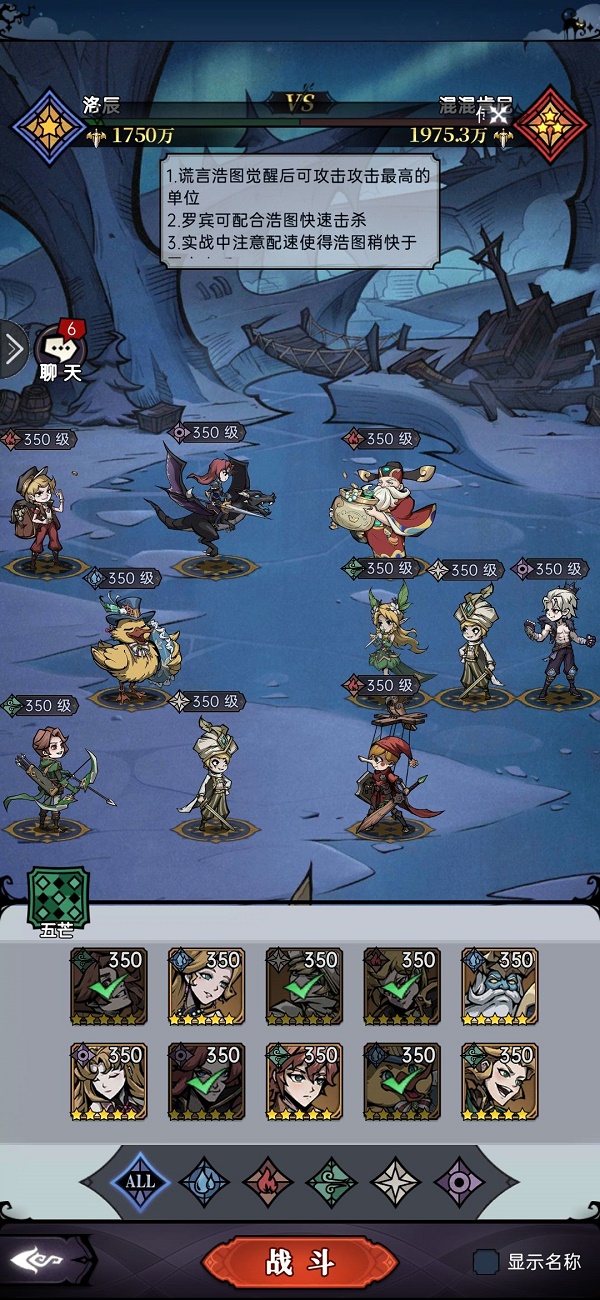Add the sleeping blonde woman hero portrait
The width and height of the screenshot is (600, 1300).
tap(109, 1081)
